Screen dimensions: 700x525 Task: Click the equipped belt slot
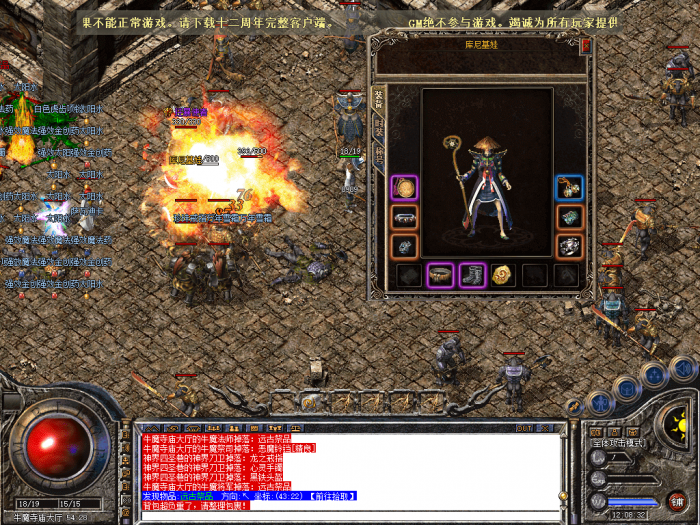[439, 275]
